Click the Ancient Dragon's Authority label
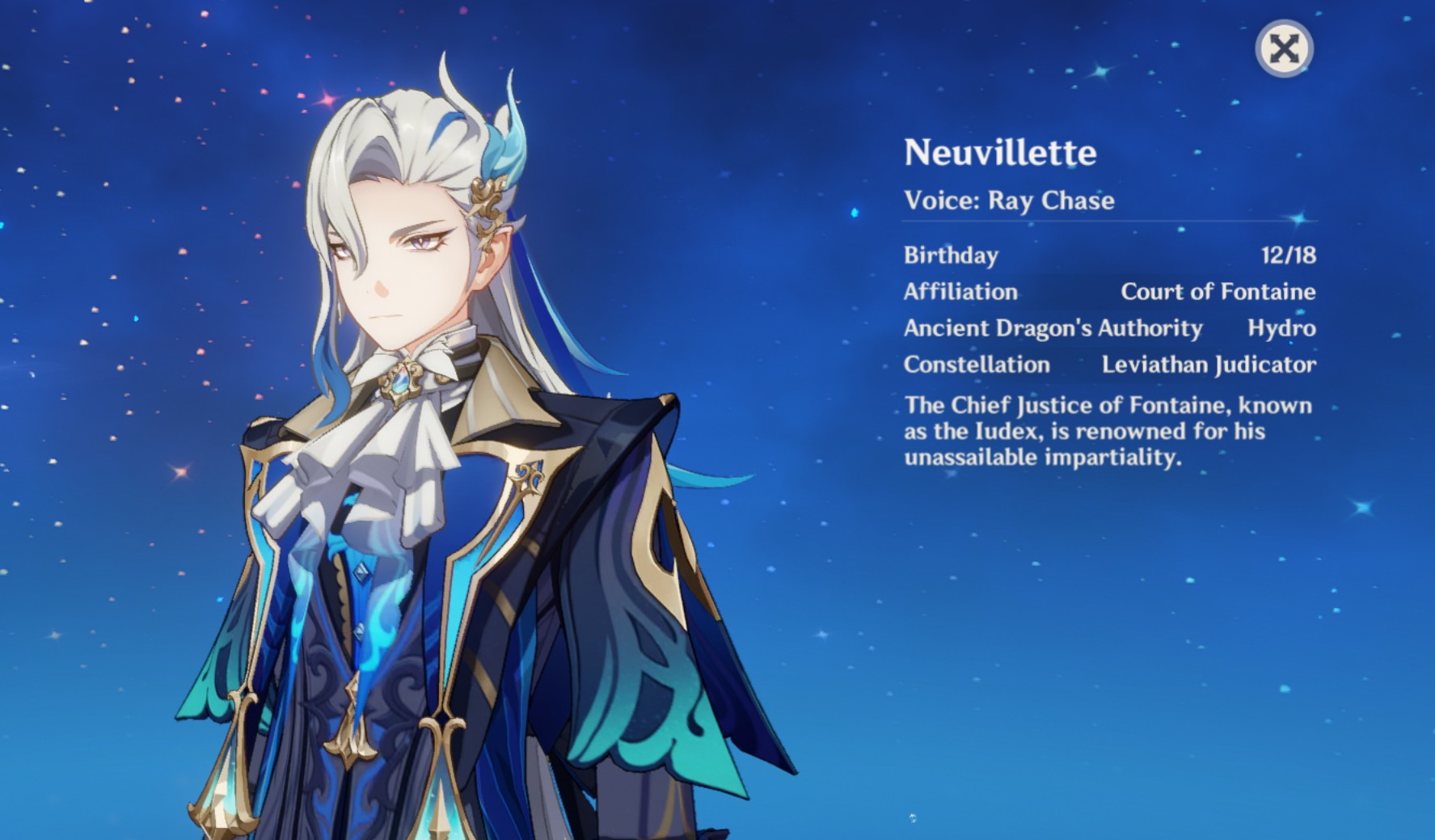1435x840 pixels. [x=1053, y=328]
